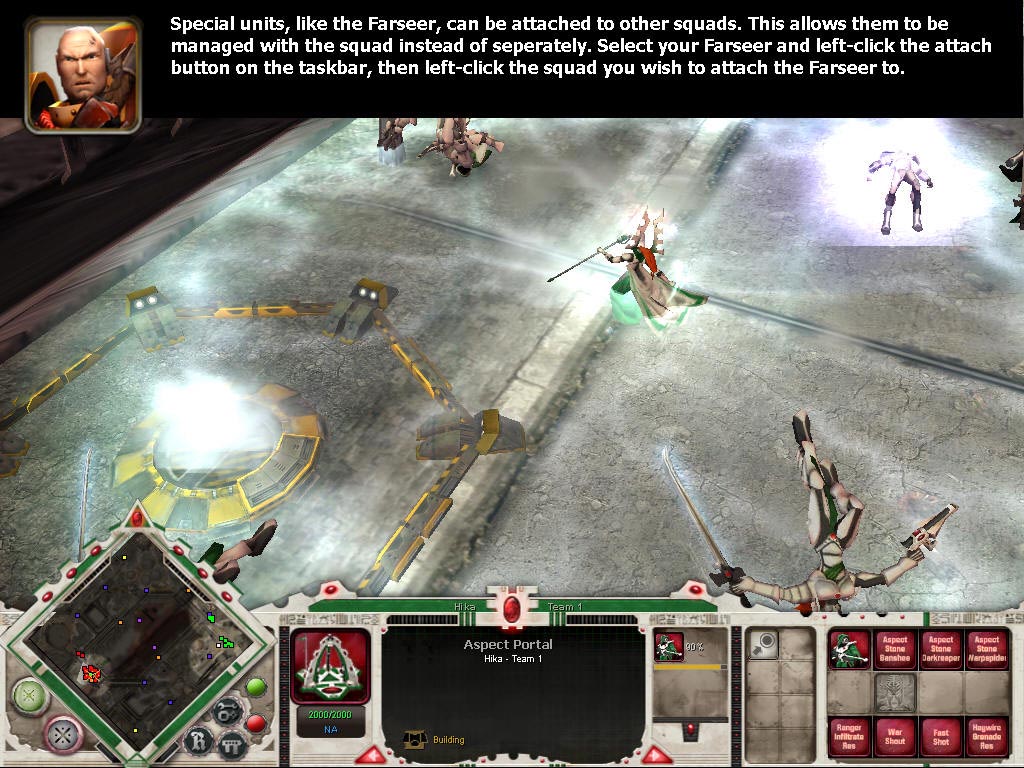Train the green-cloaked unit from the portal
This screenshot has width=1024, height=768.
click(x=849, y=650)
